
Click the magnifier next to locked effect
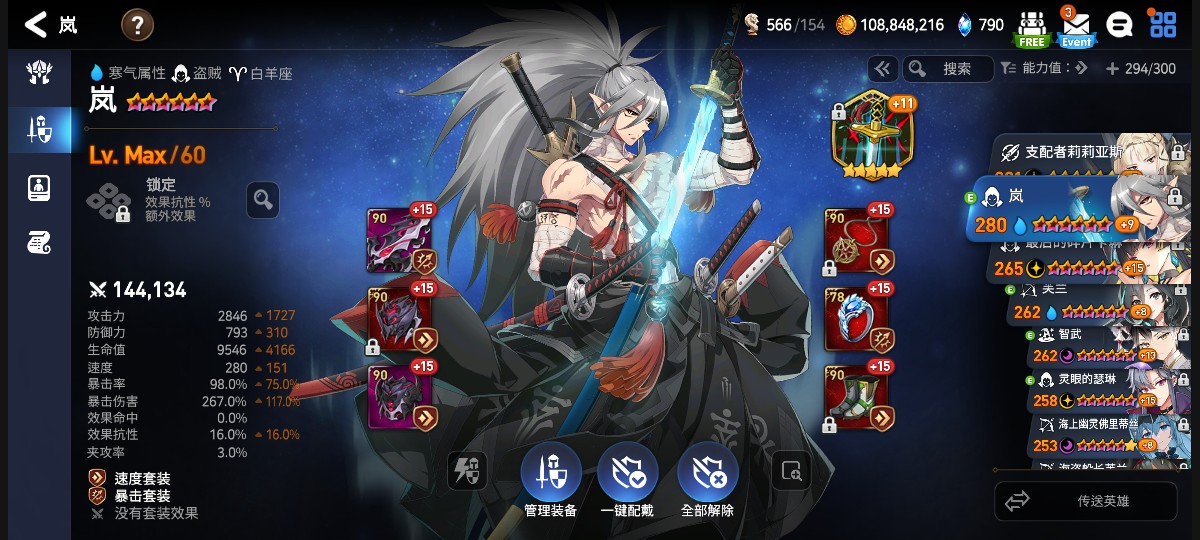[263, 200]
